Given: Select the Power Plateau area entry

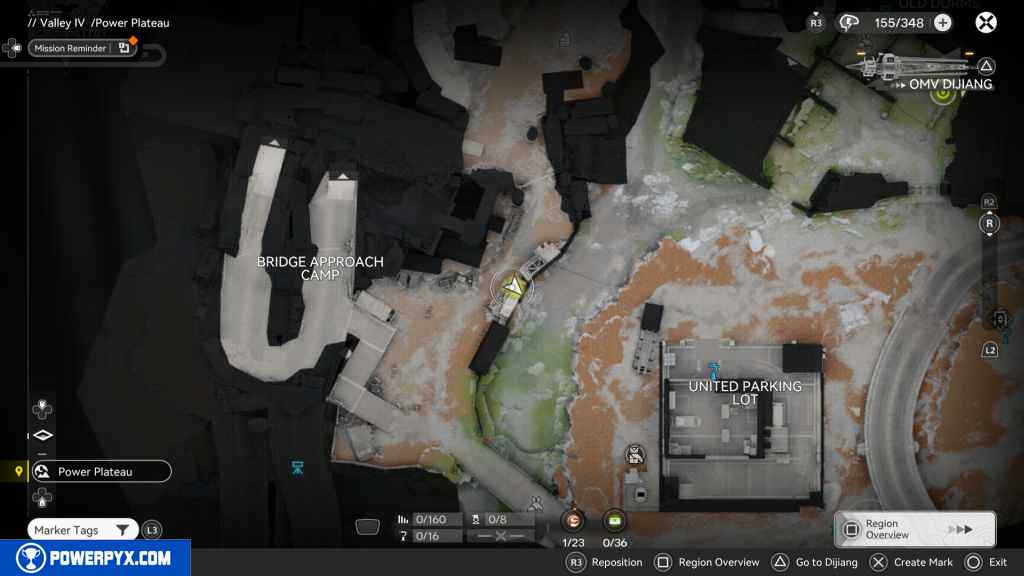Looking at the screenshot, I should point(100,472).
